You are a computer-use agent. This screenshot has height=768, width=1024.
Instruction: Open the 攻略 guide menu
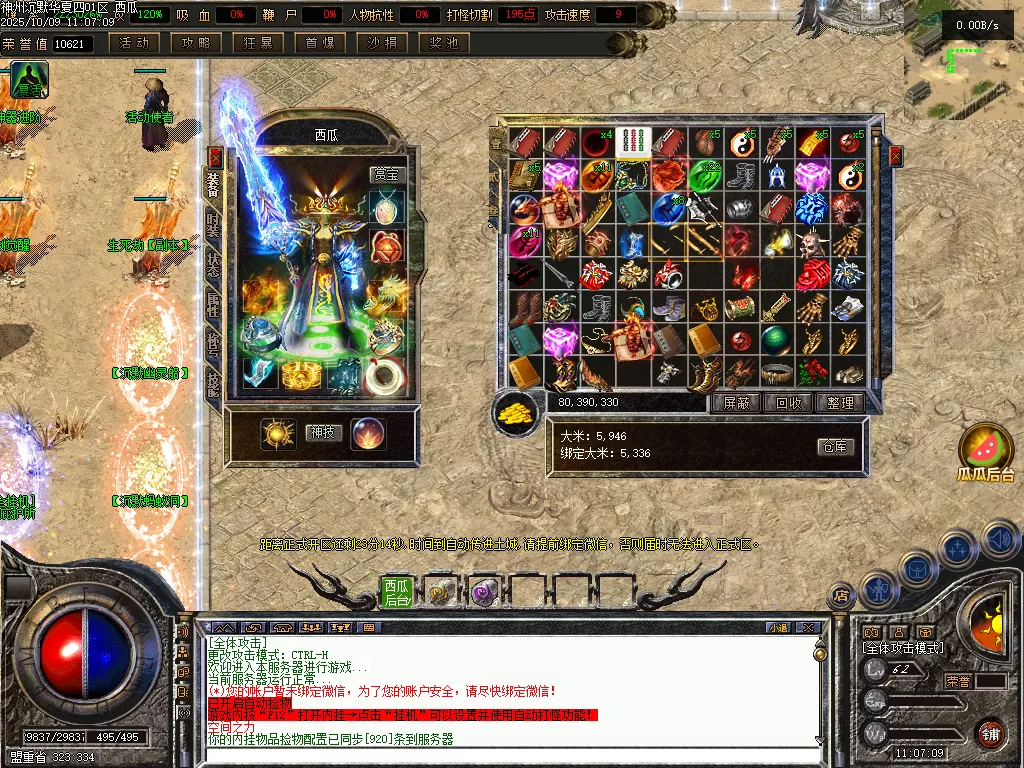point(196,43)
